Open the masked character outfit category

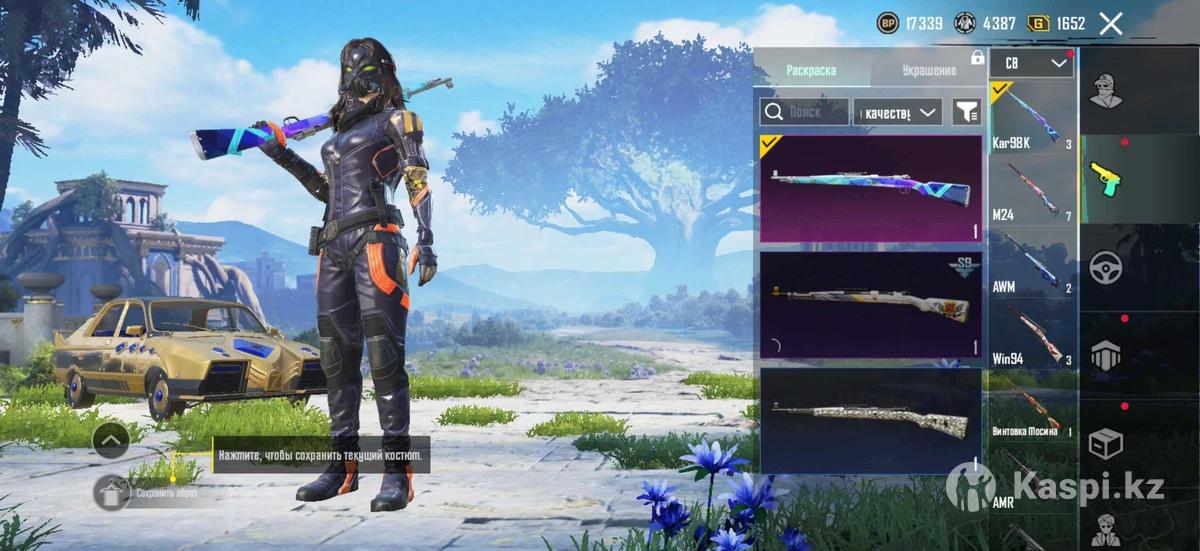click(1106, 92)
